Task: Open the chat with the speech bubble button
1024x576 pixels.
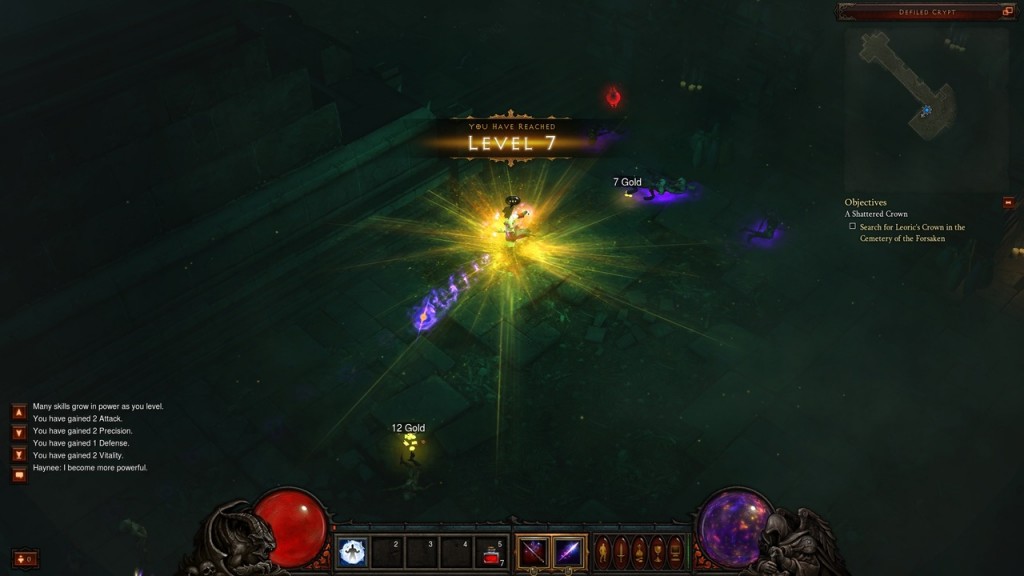Action: (x=19, y=475)
